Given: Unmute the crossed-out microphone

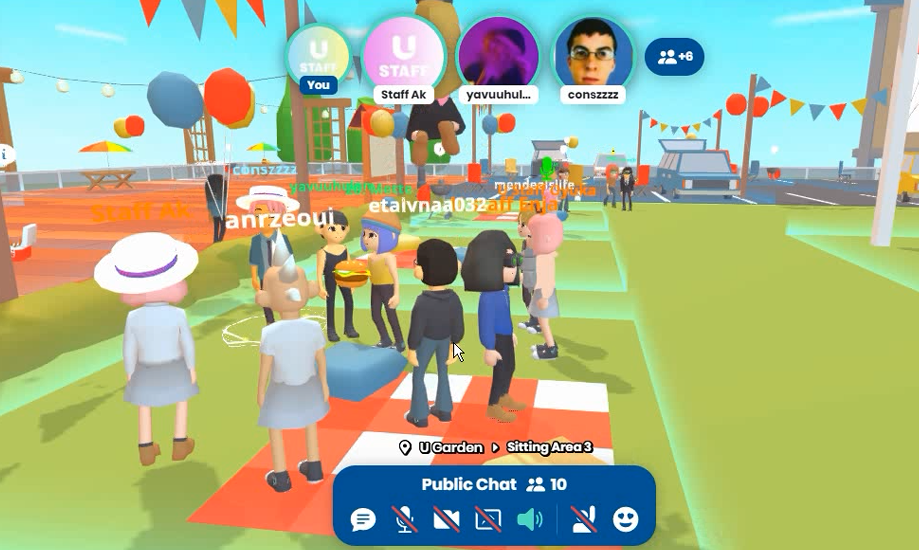Looking at the screenshot, I should (x=405, y=519).
